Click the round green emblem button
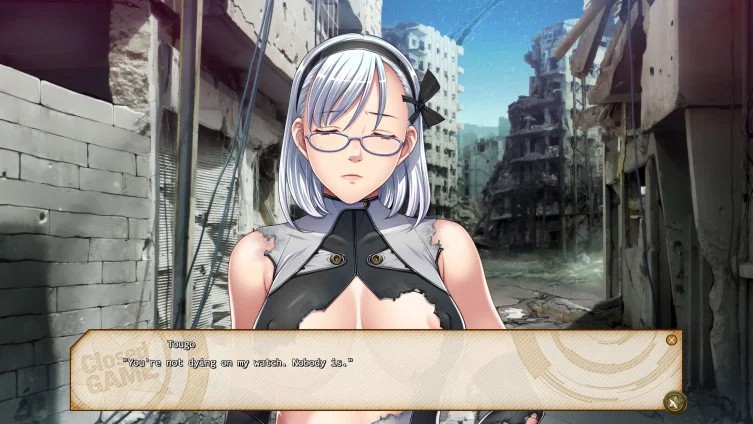The width and height of the screenshot is (753, 424). coord(674,401)
